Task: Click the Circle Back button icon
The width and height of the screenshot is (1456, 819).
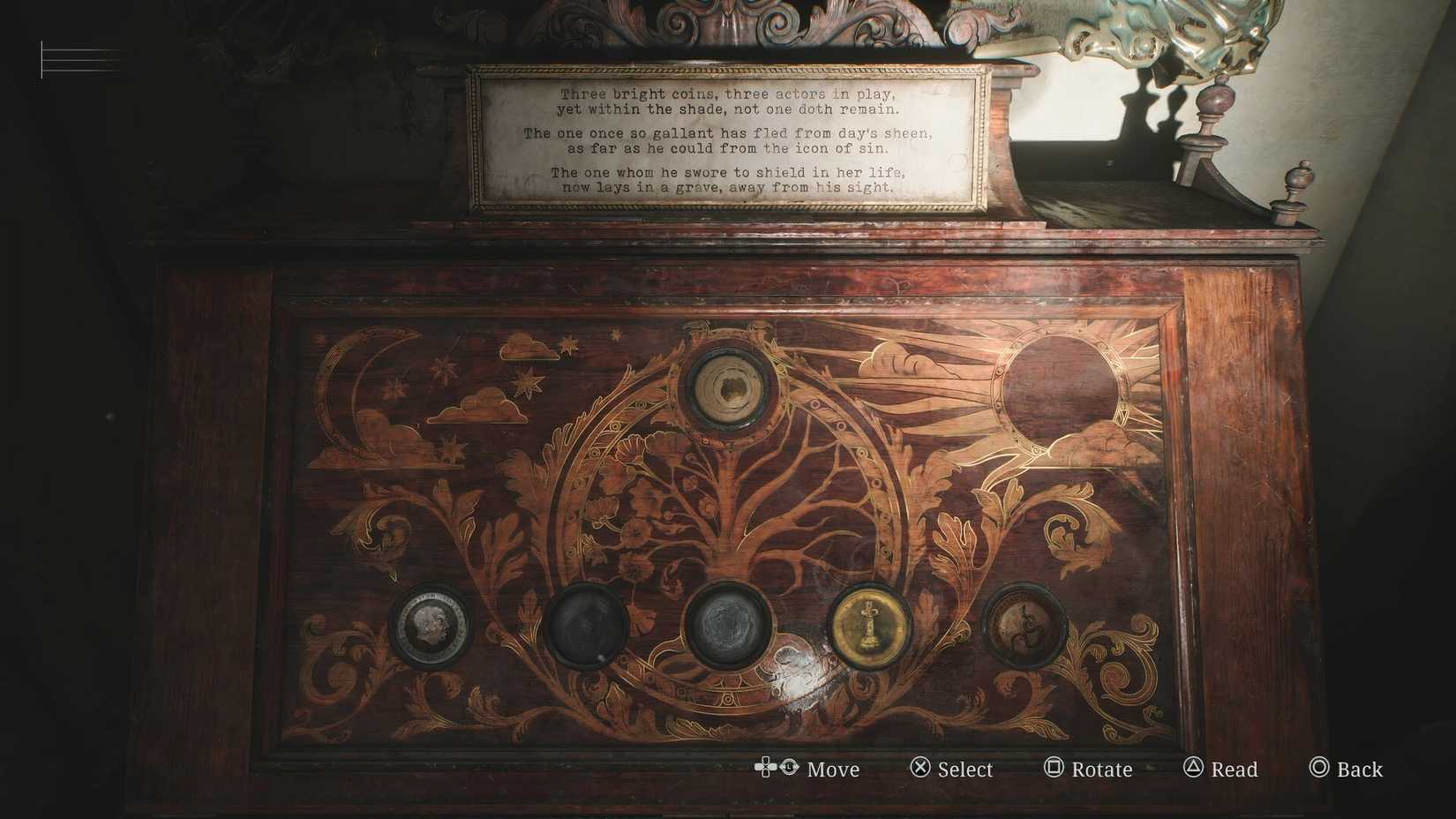Action: click(1318, 769)
